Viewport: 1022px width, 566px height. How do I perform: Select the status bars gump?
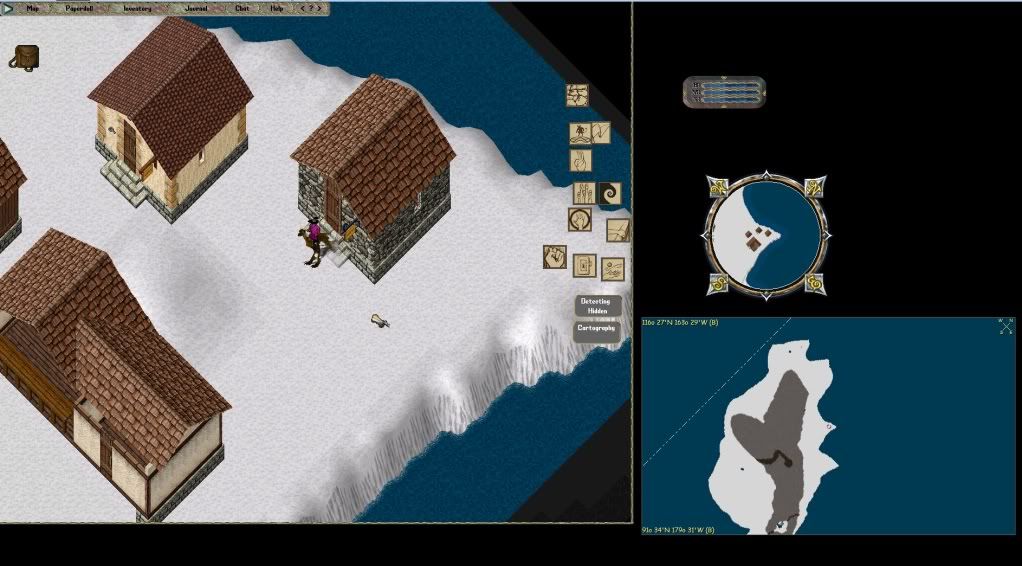[725, 92]
